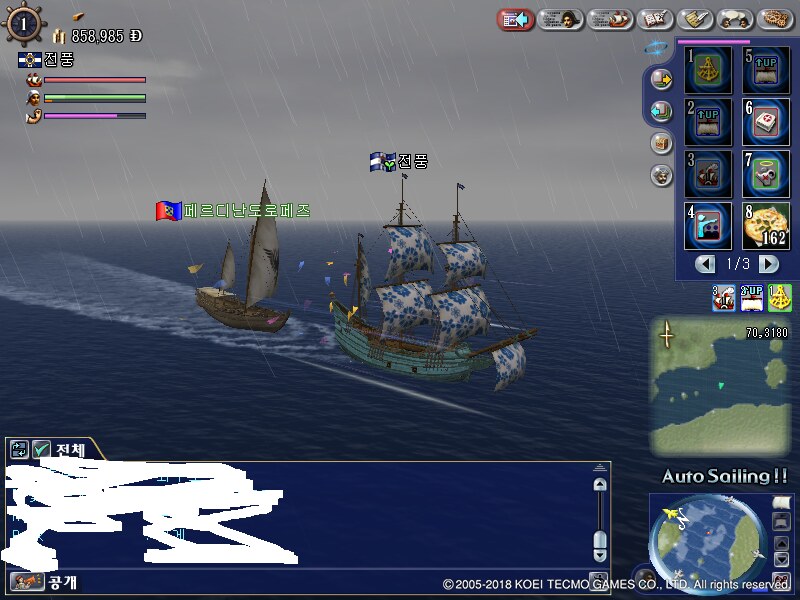Open the ship information menu

point(609,19)
